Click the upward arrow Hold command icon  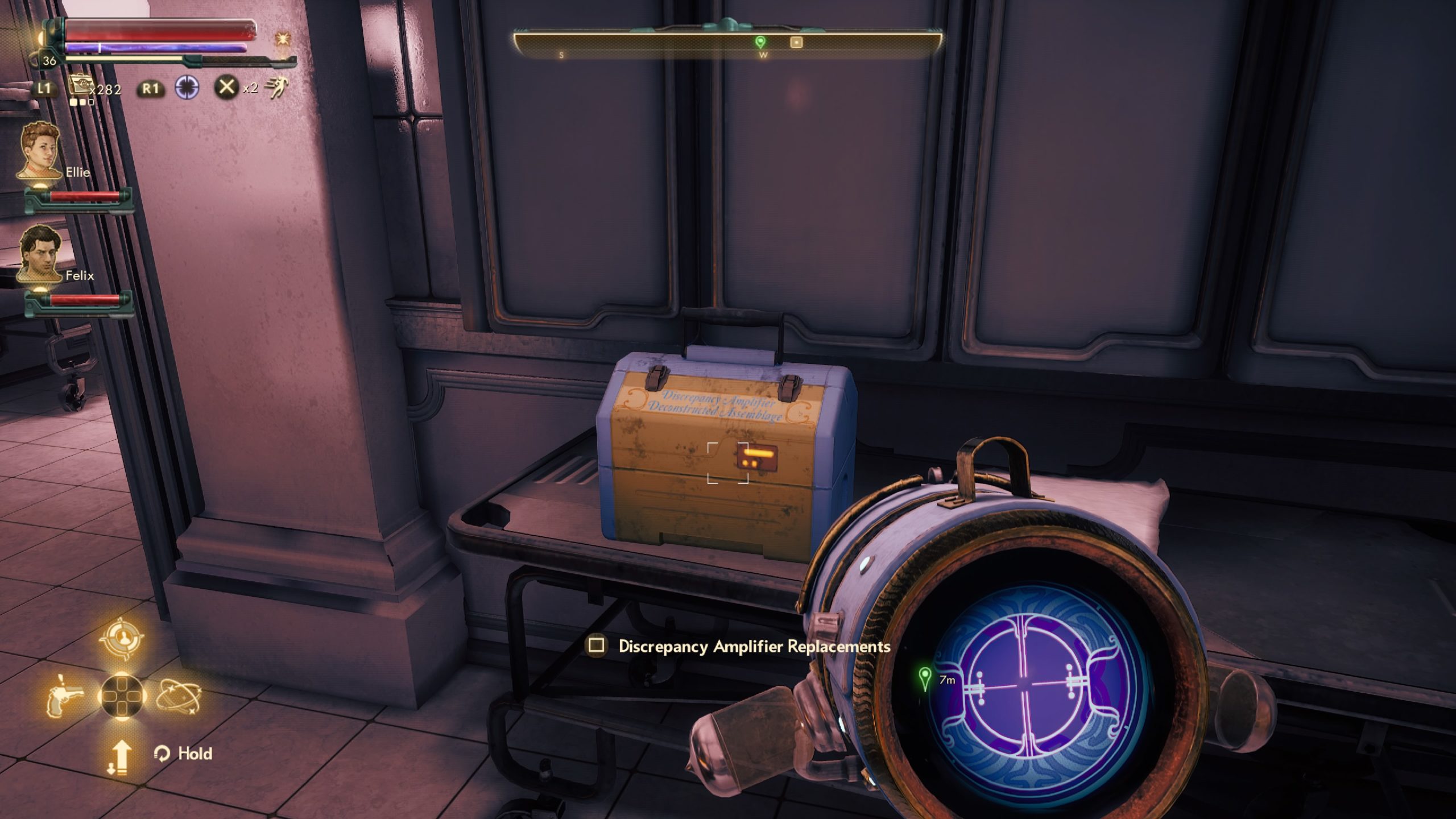(x=119, y=758)
